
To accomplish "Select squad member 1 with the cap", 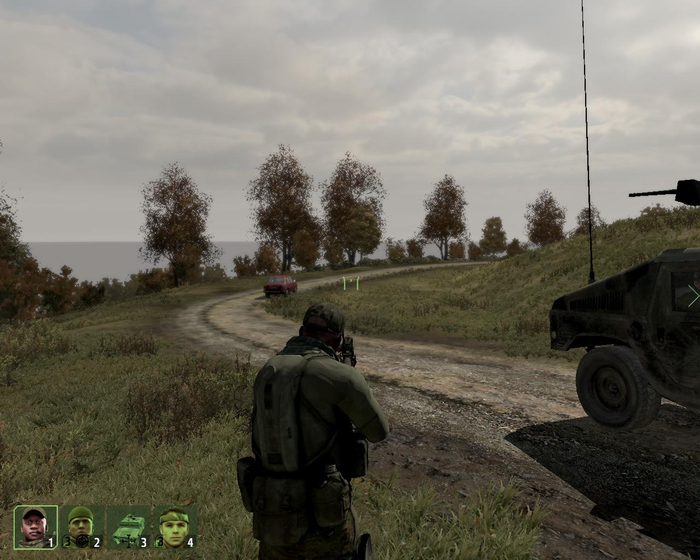I will (x=35, y=527).
